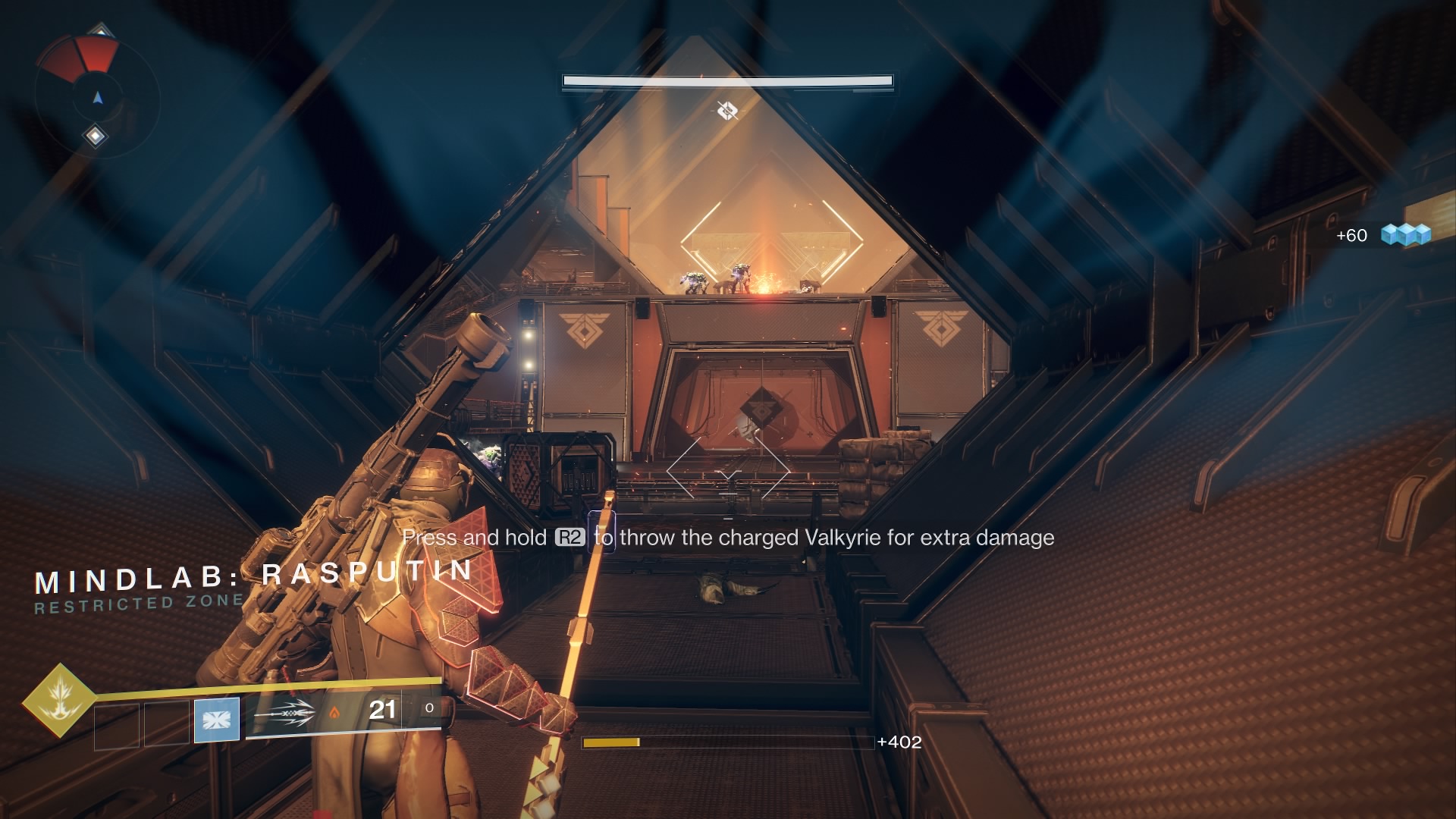The image size is (1456, 819).
Task: Click the blue cube loot pickup icon
Action: click(x=1405, y=234)
